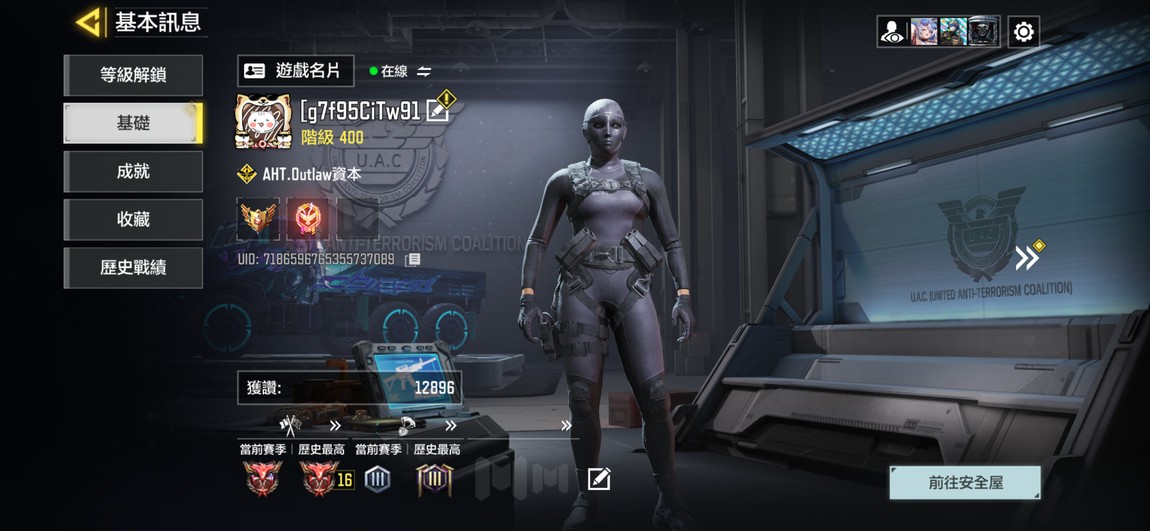The width and height of the screenshot is (1150, 531).
Task: Expand the side panel with double-arrow
Action: coord(1027,258)
